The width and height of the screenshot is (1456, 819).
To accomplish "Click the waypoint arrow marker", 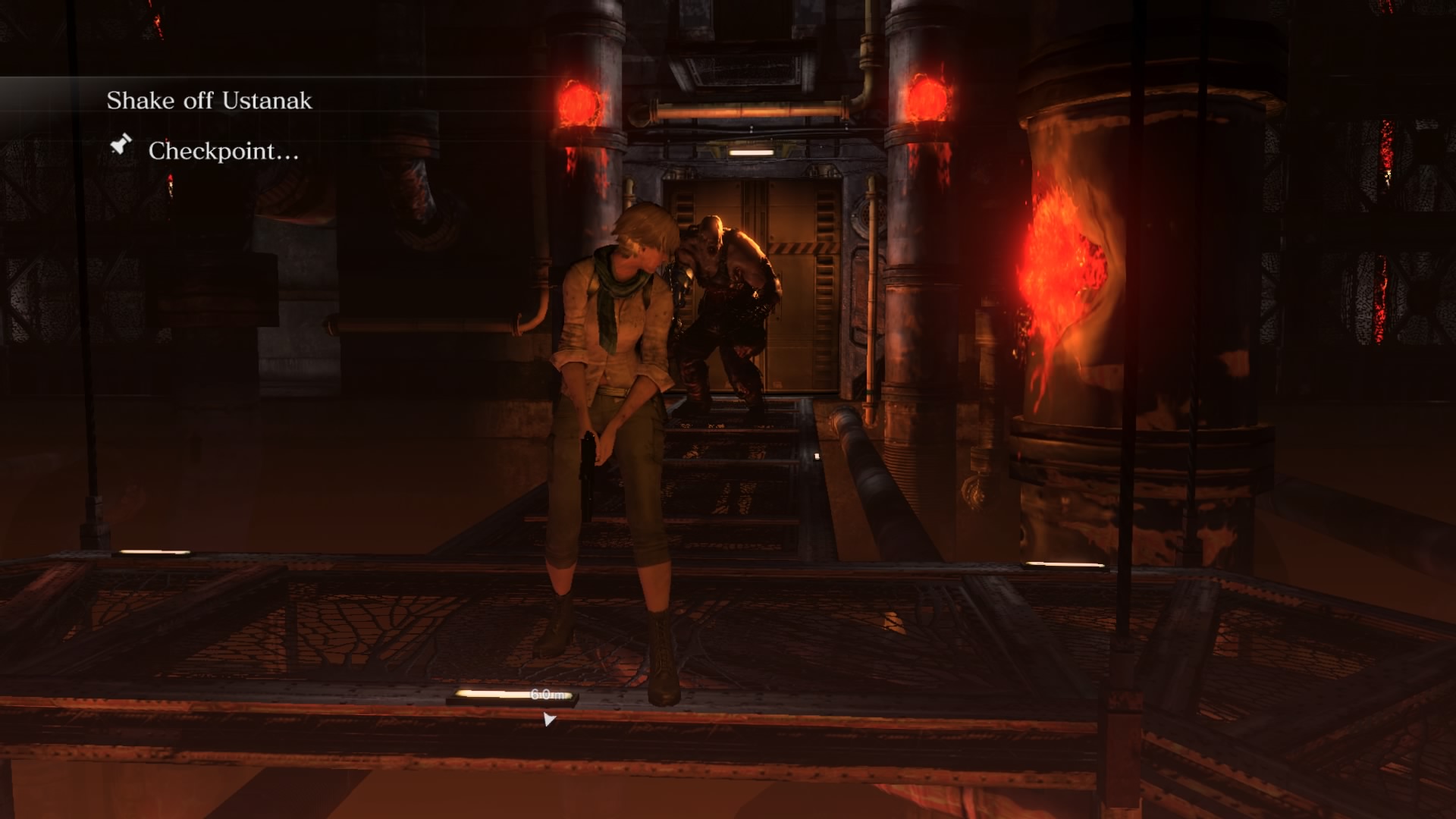I will (548, 719).
